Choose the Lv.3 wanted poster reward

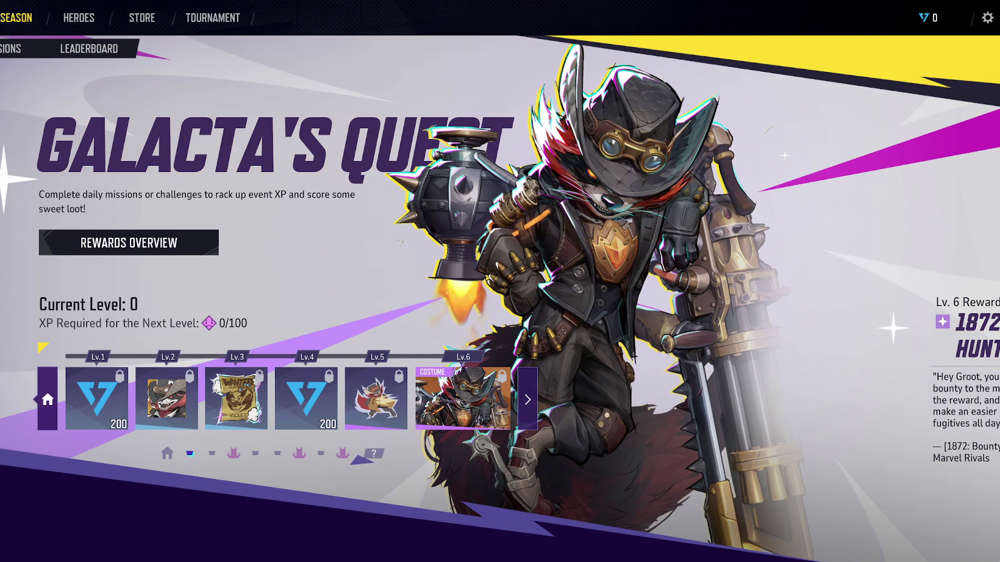[236, 398]
